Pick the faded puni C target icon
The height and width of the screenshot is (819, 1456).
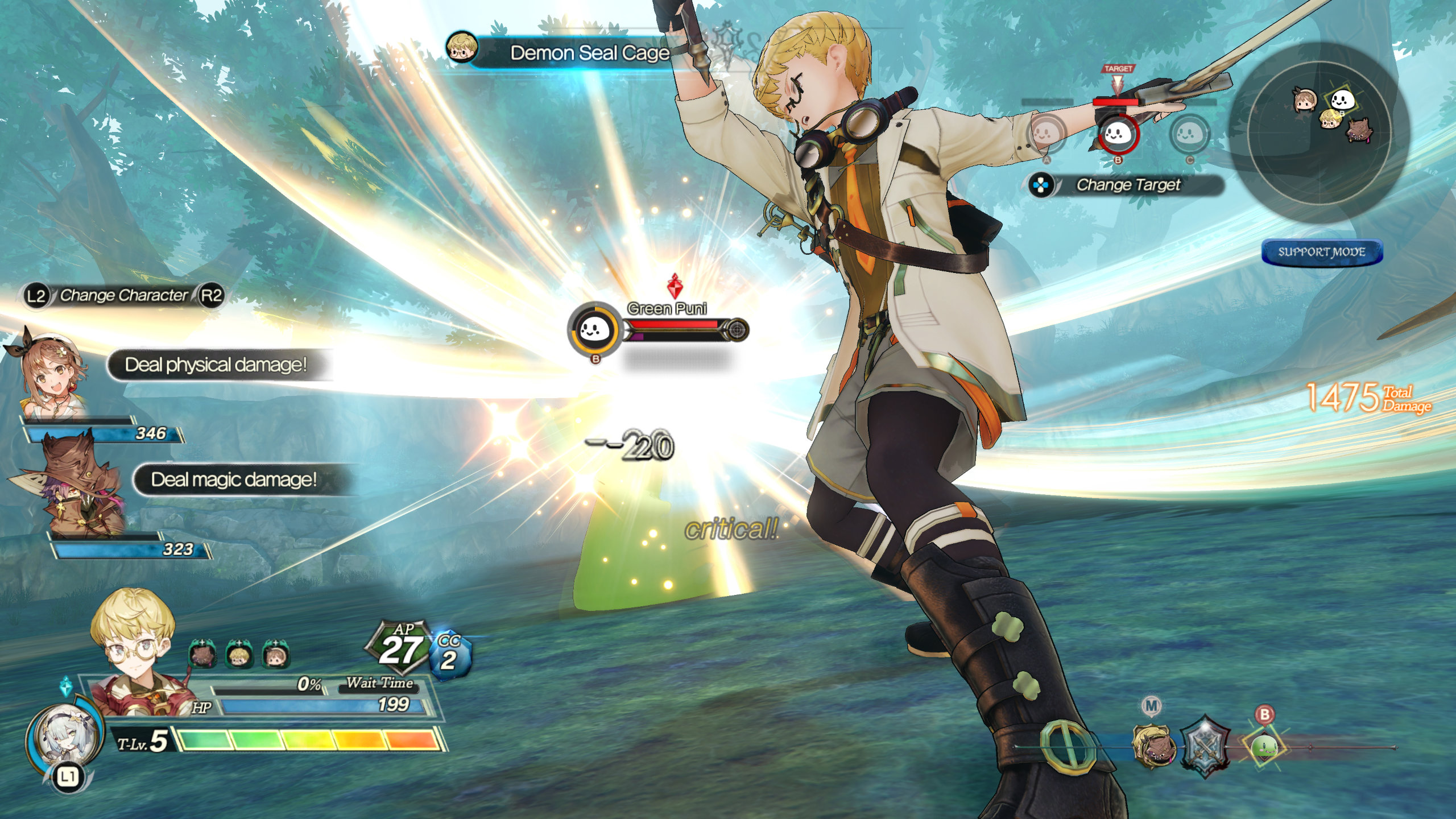(x=1189, y=135)
